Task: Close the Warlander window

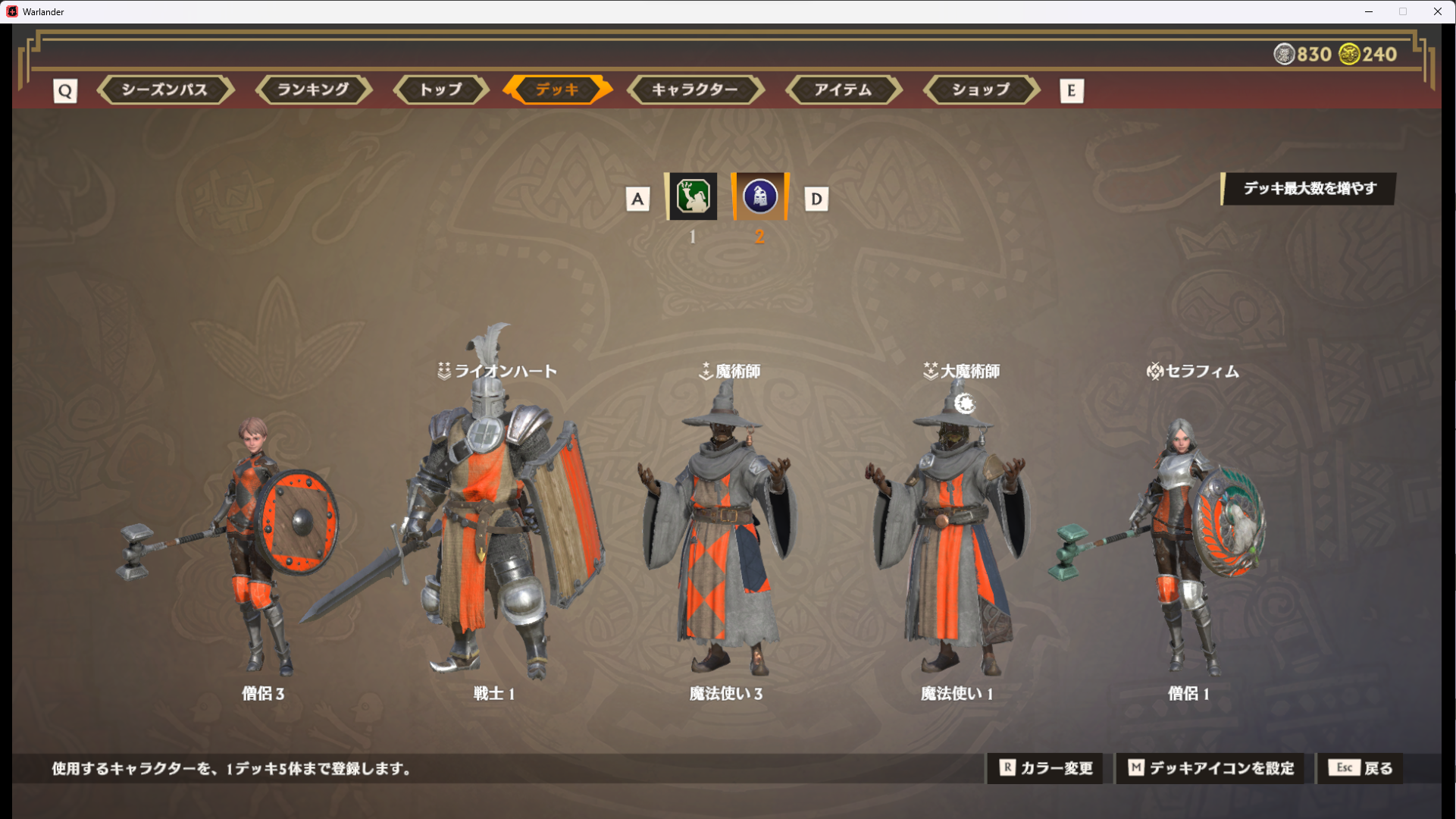Action: pyautogui.click(x=1437, y=11)
